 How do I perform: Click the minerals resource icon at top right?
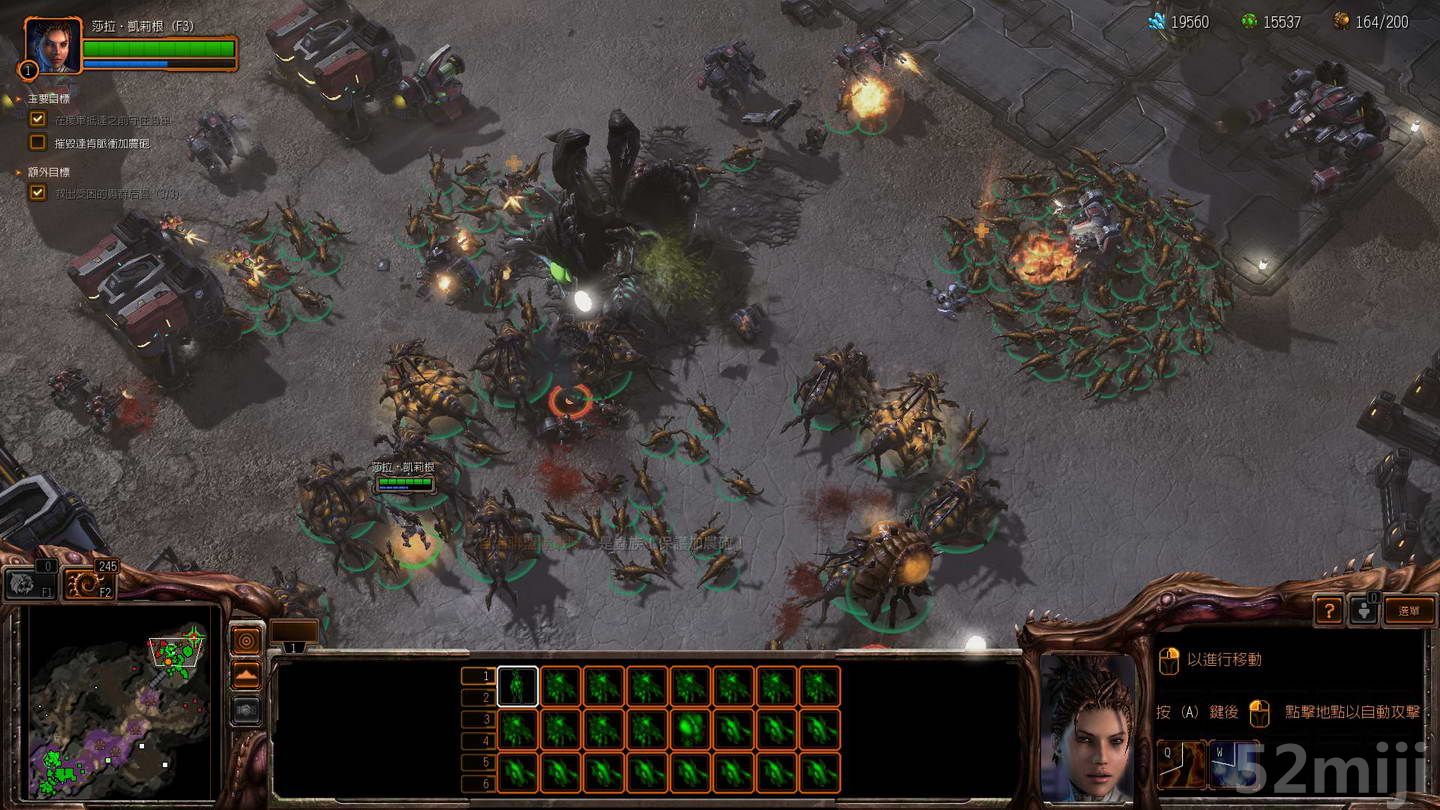(x=1155, y=19)
